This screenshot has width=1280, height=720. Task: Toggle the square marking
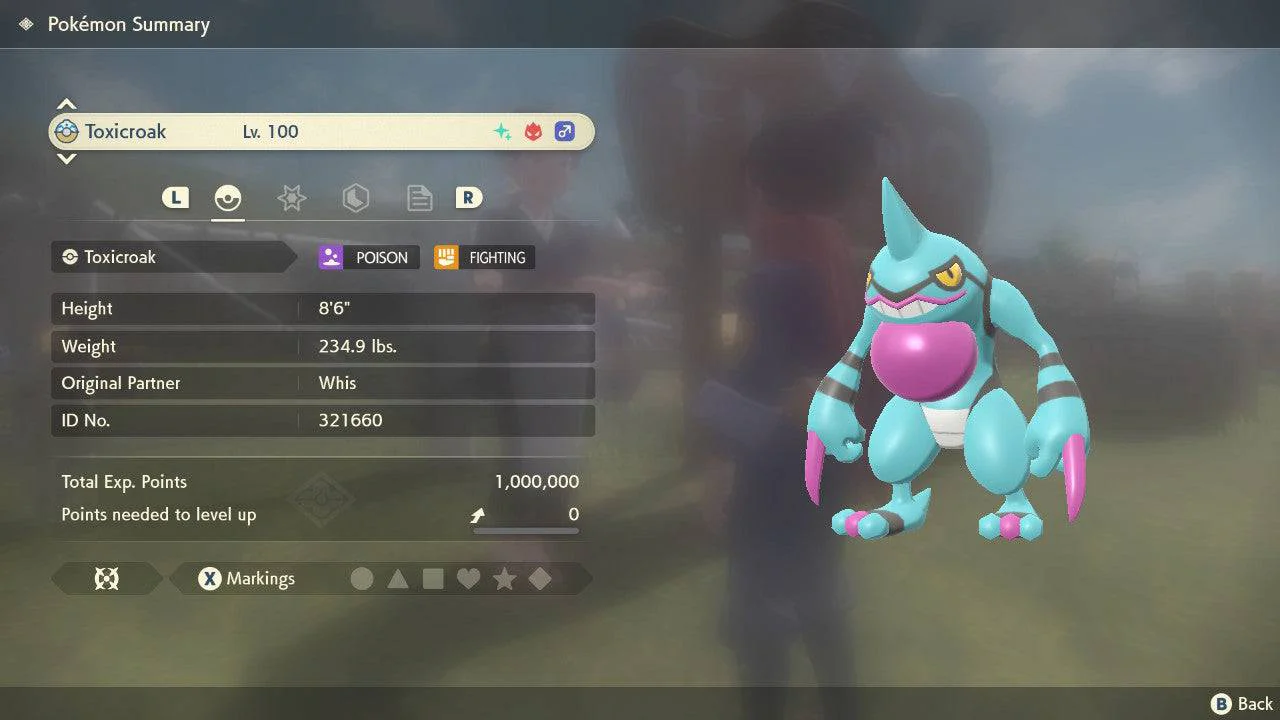(433, 579)
